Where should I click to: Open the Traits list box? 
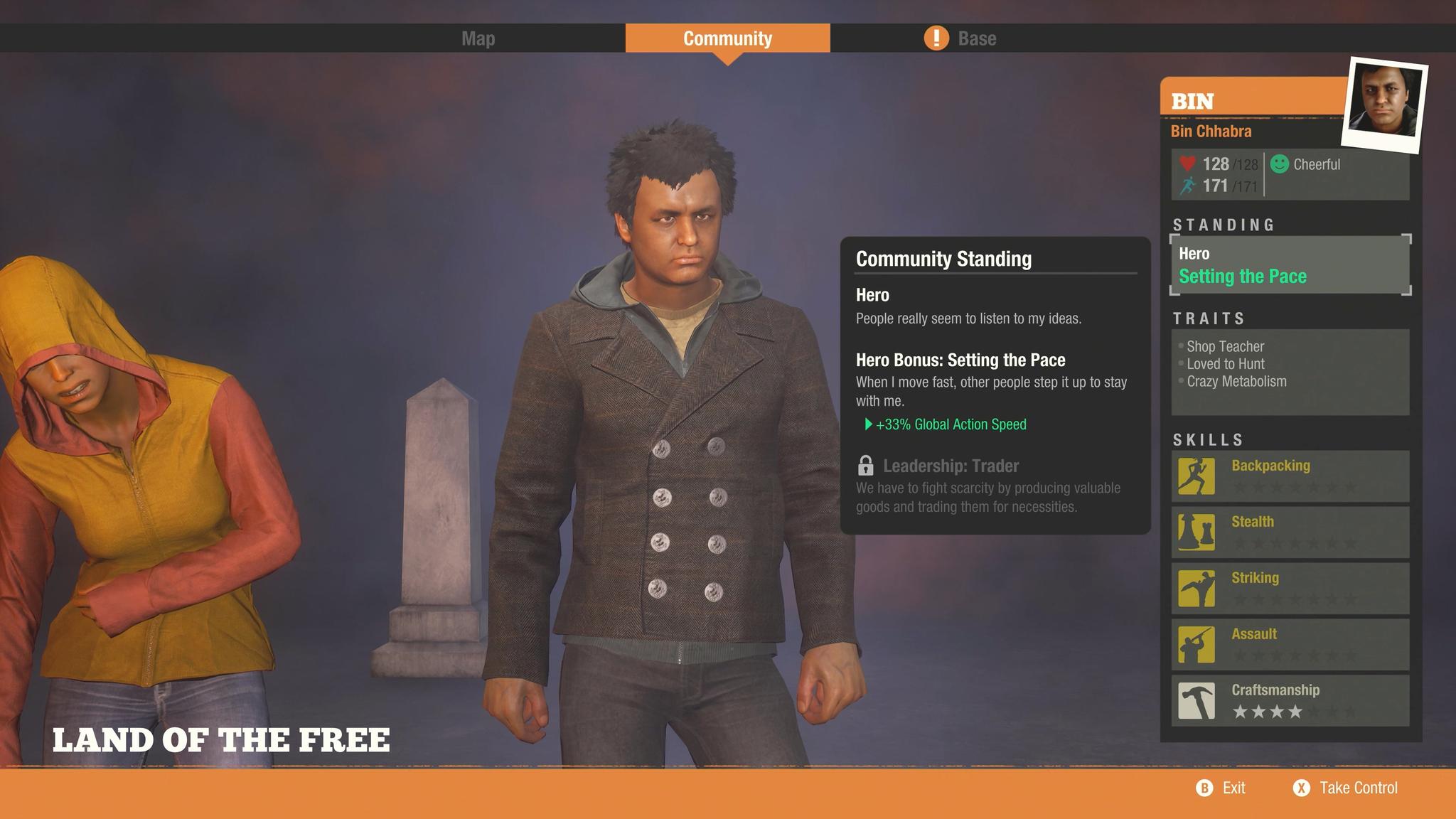[x=1290, y=372]
